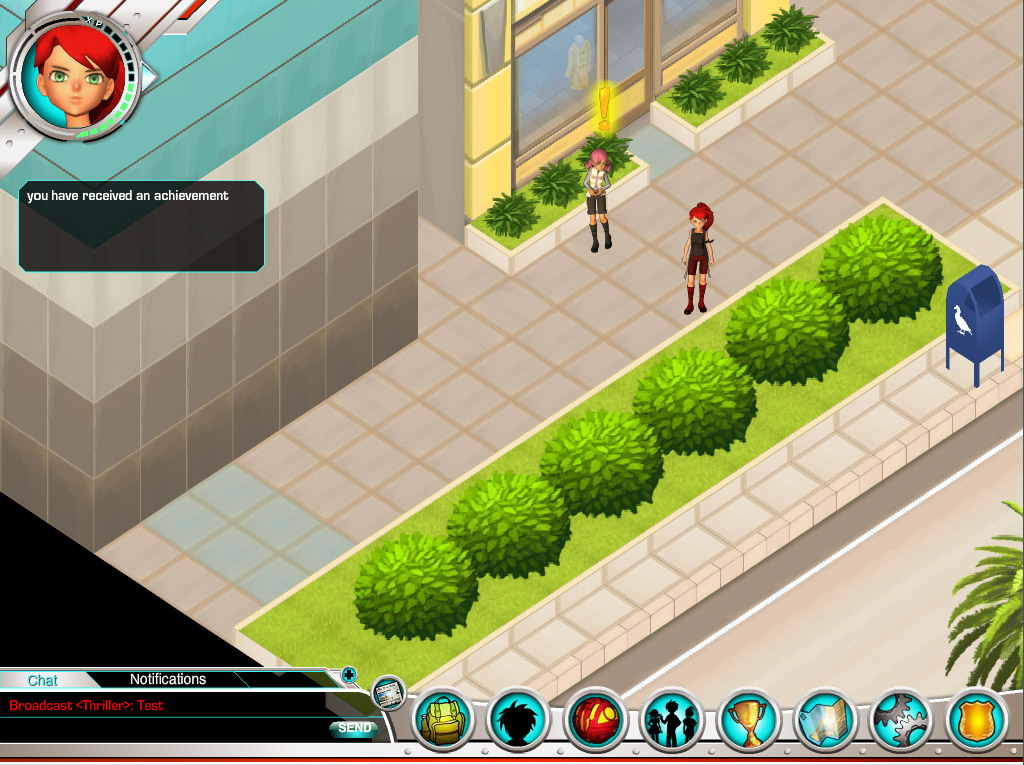Show the friends group list

[x=672, y=720]
